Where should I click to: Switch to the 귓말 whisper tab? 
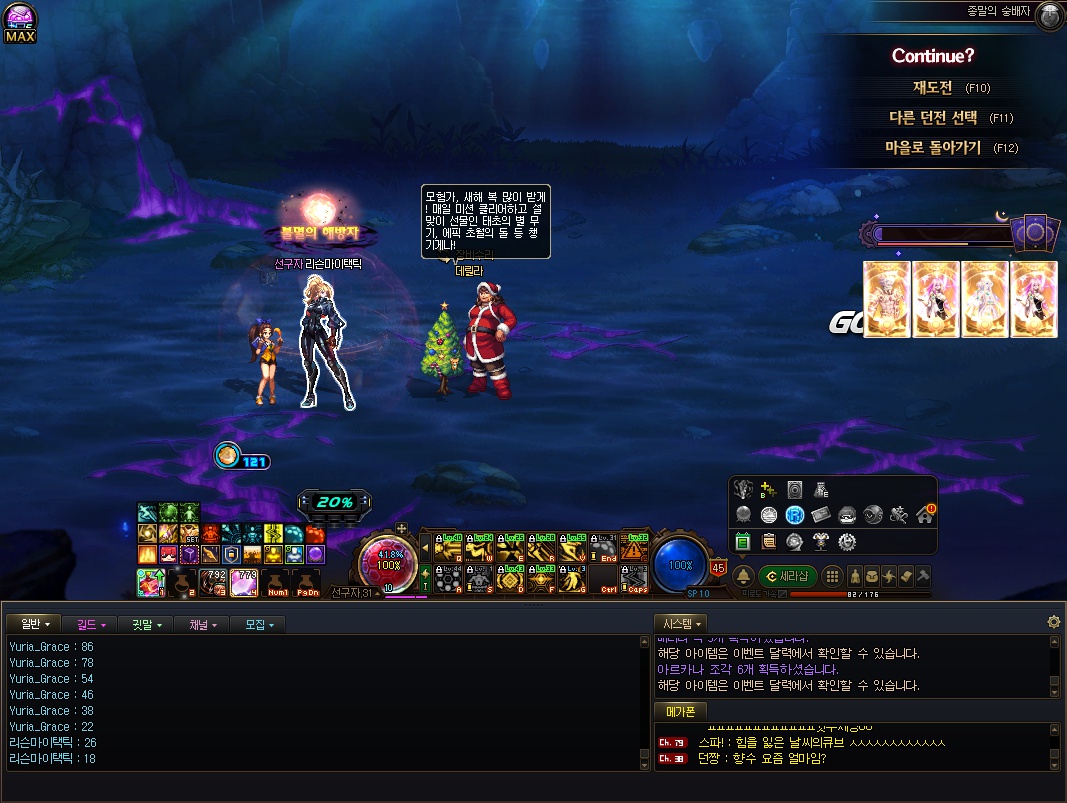coord(146,624)
